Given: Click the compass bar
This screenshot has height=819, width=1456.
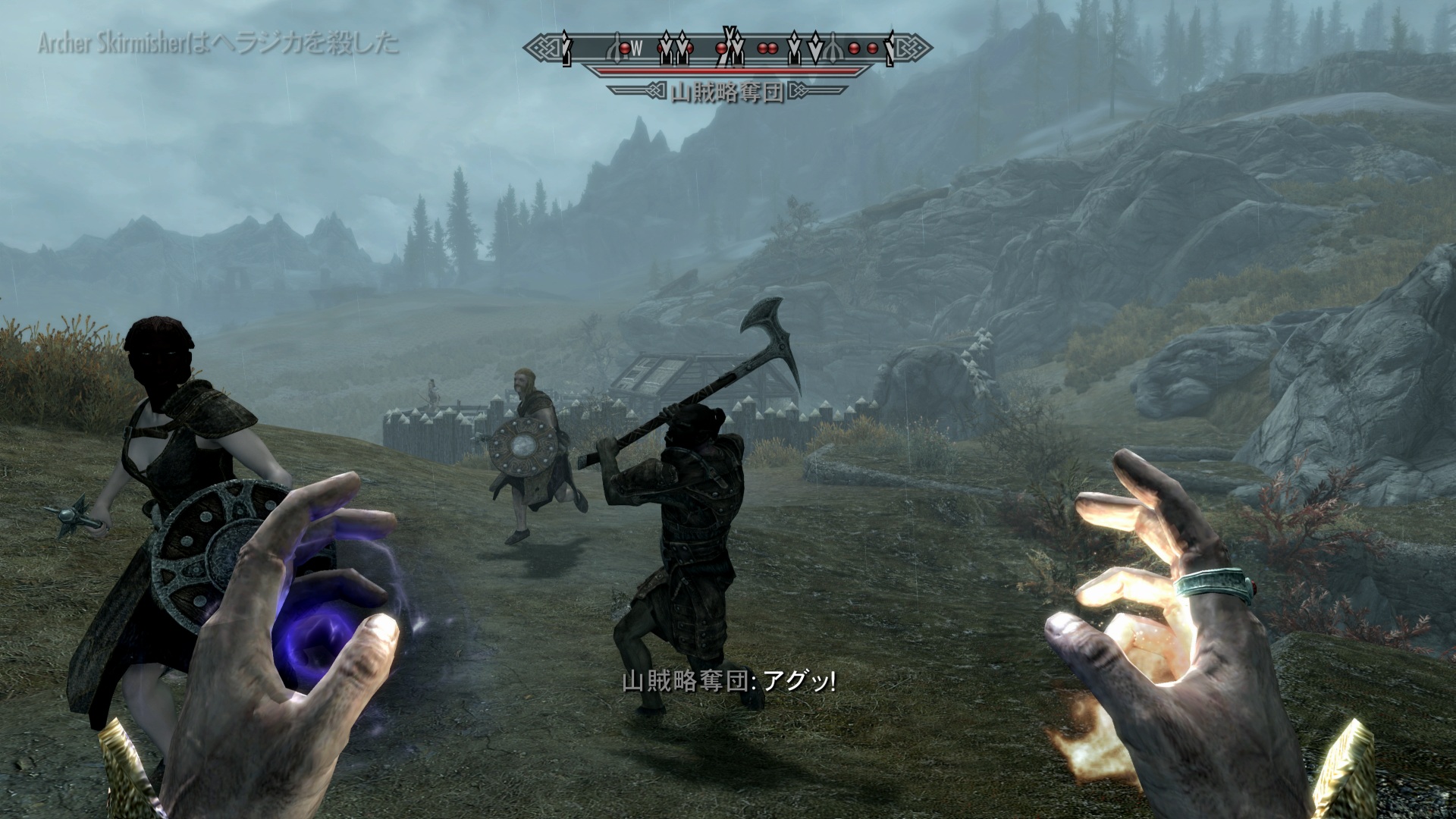Looking at the screenshot, I should (728, 49).
